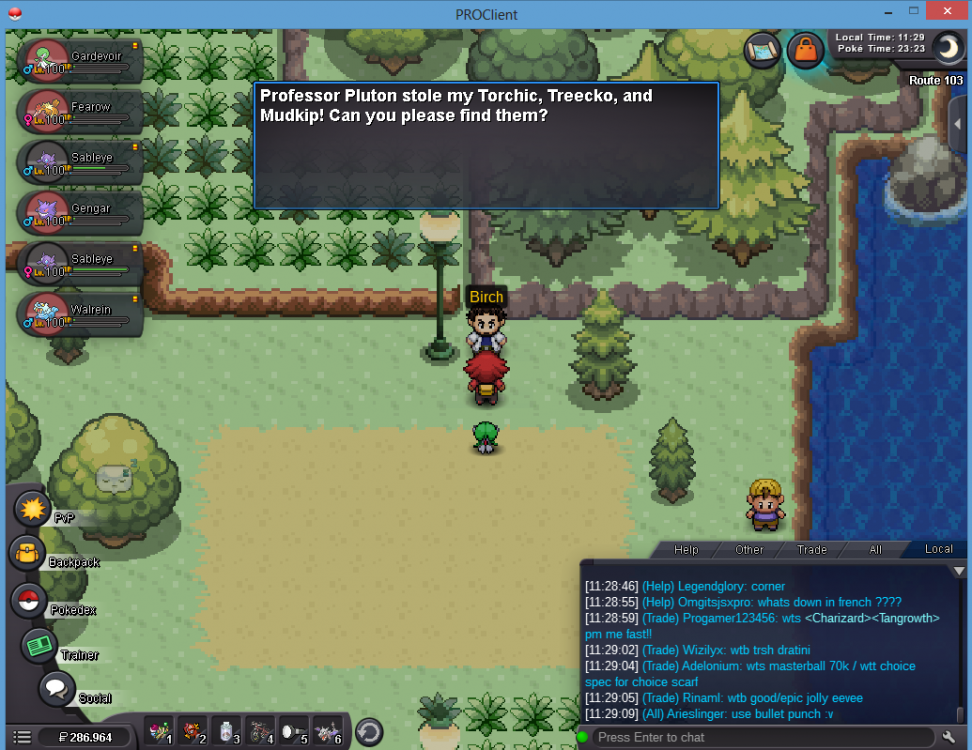
Task: Open the Social panel
Action: [57, 689]
